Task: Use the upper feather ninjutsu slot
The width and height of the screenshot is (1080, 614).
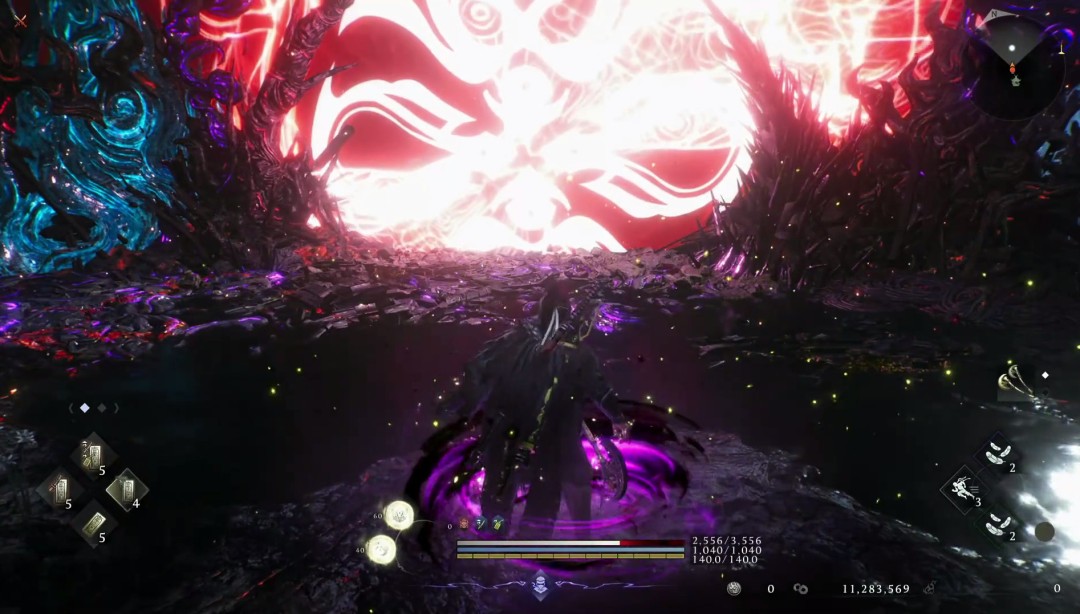Action: point(997,453)
